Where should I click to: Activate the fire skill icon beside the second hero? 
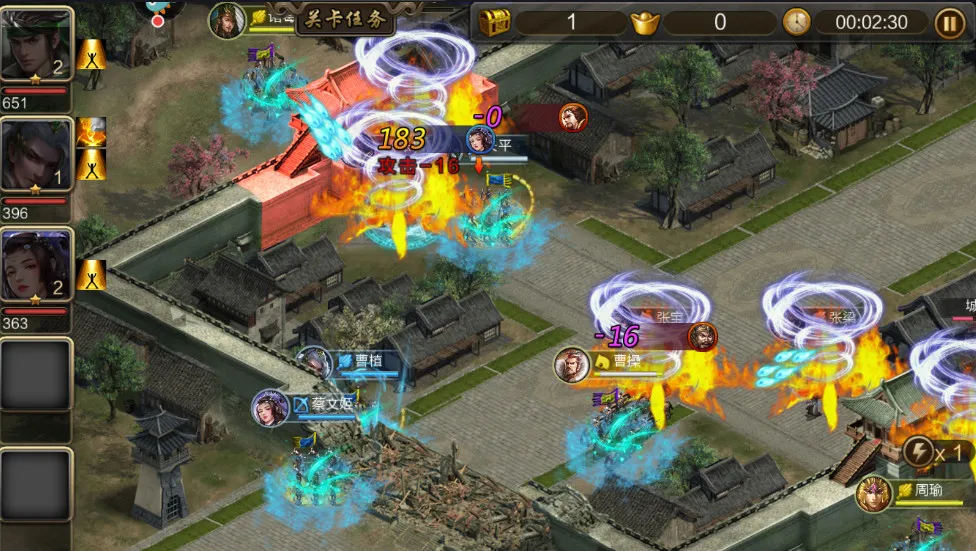(91, 131)
